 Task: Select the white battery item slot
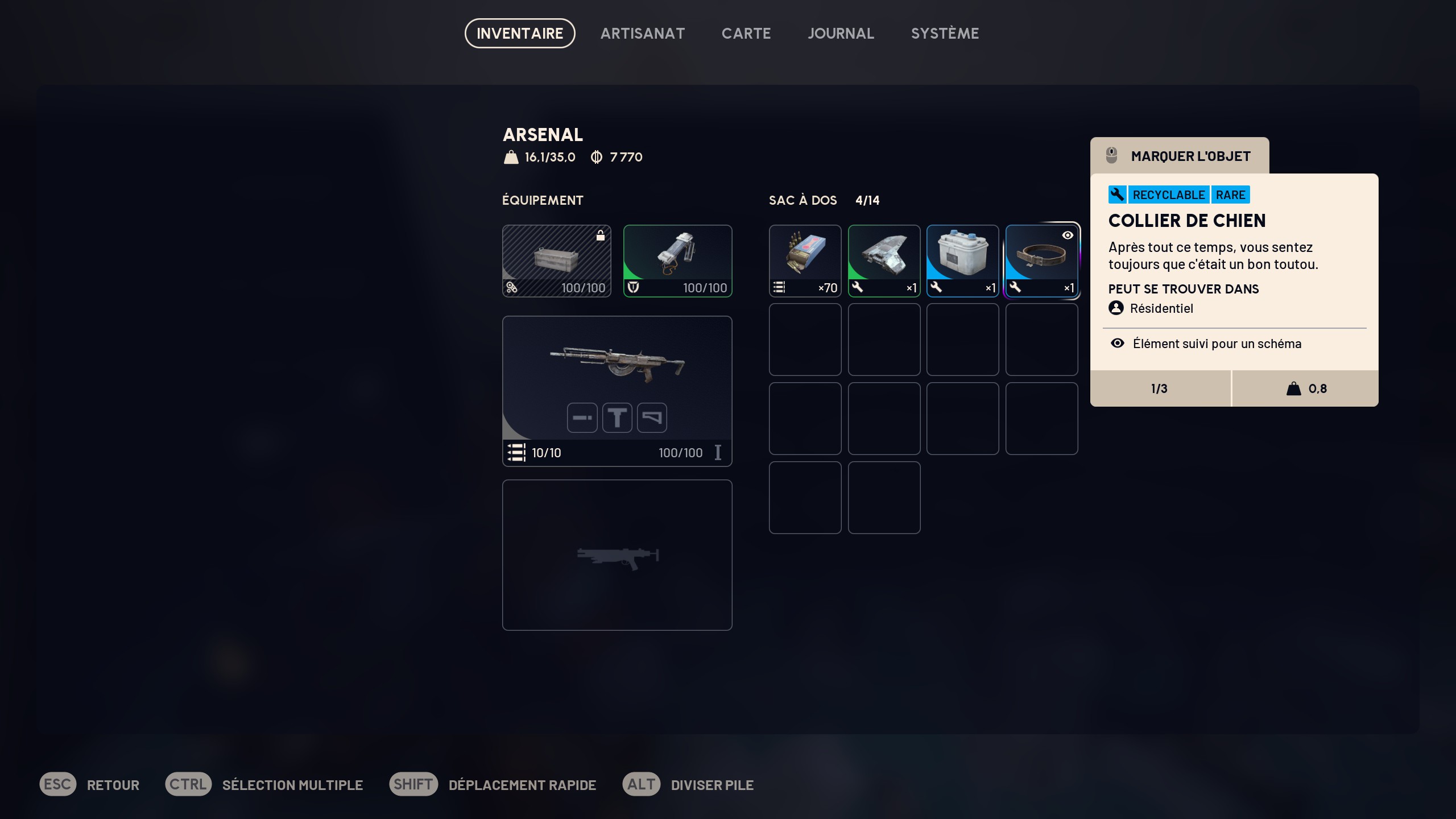[962, 260]
